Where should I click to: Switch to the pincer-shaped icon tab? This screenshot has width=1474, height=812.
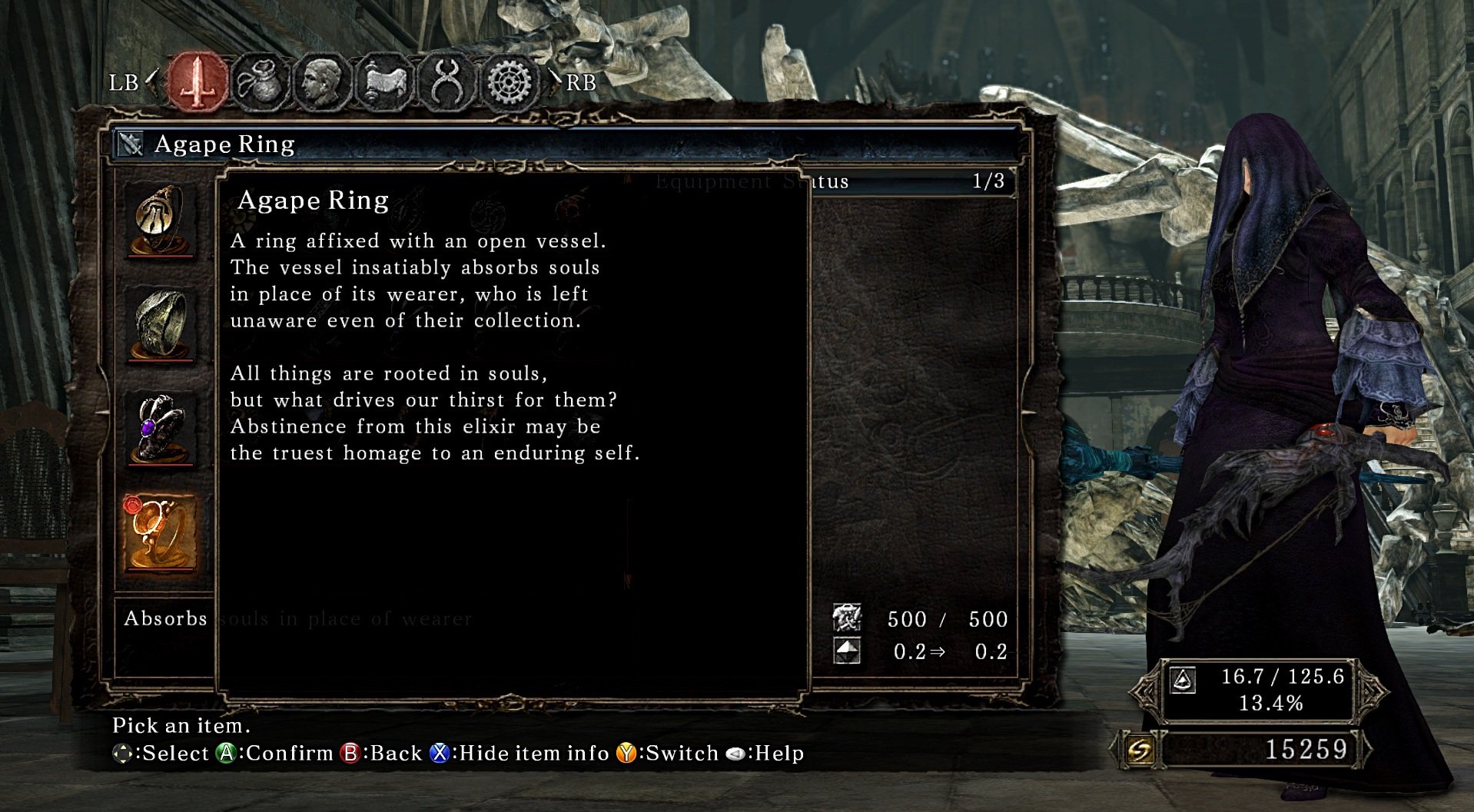447,81
